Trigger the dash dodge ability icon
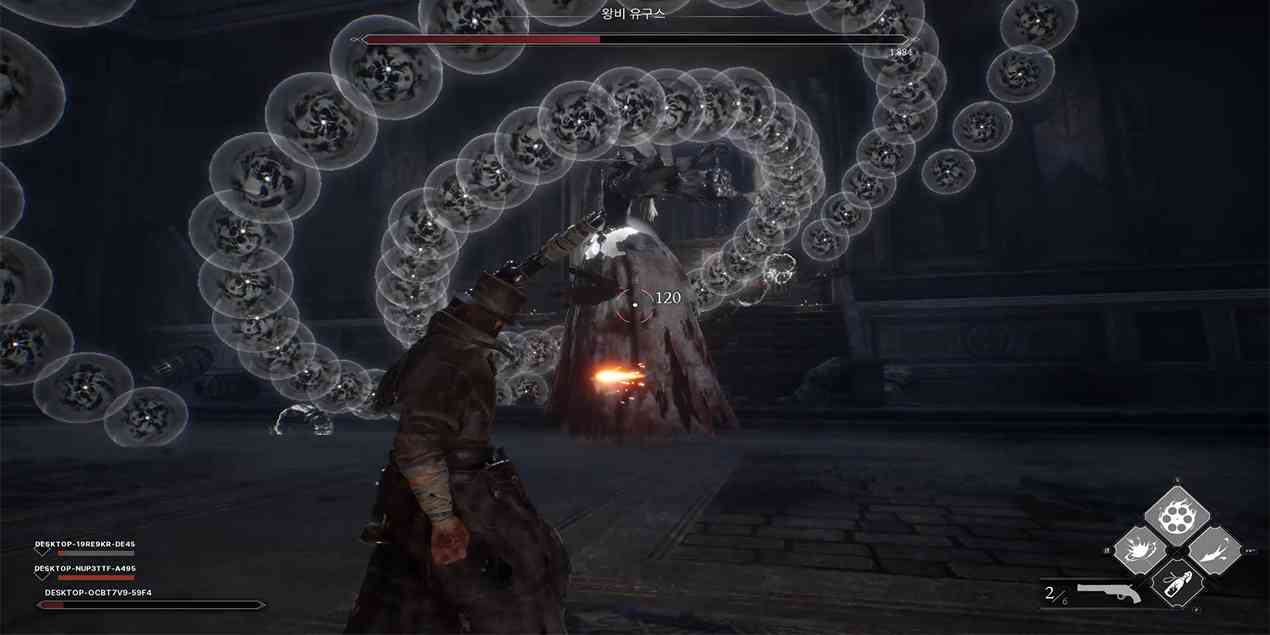 click(1214, 551)
